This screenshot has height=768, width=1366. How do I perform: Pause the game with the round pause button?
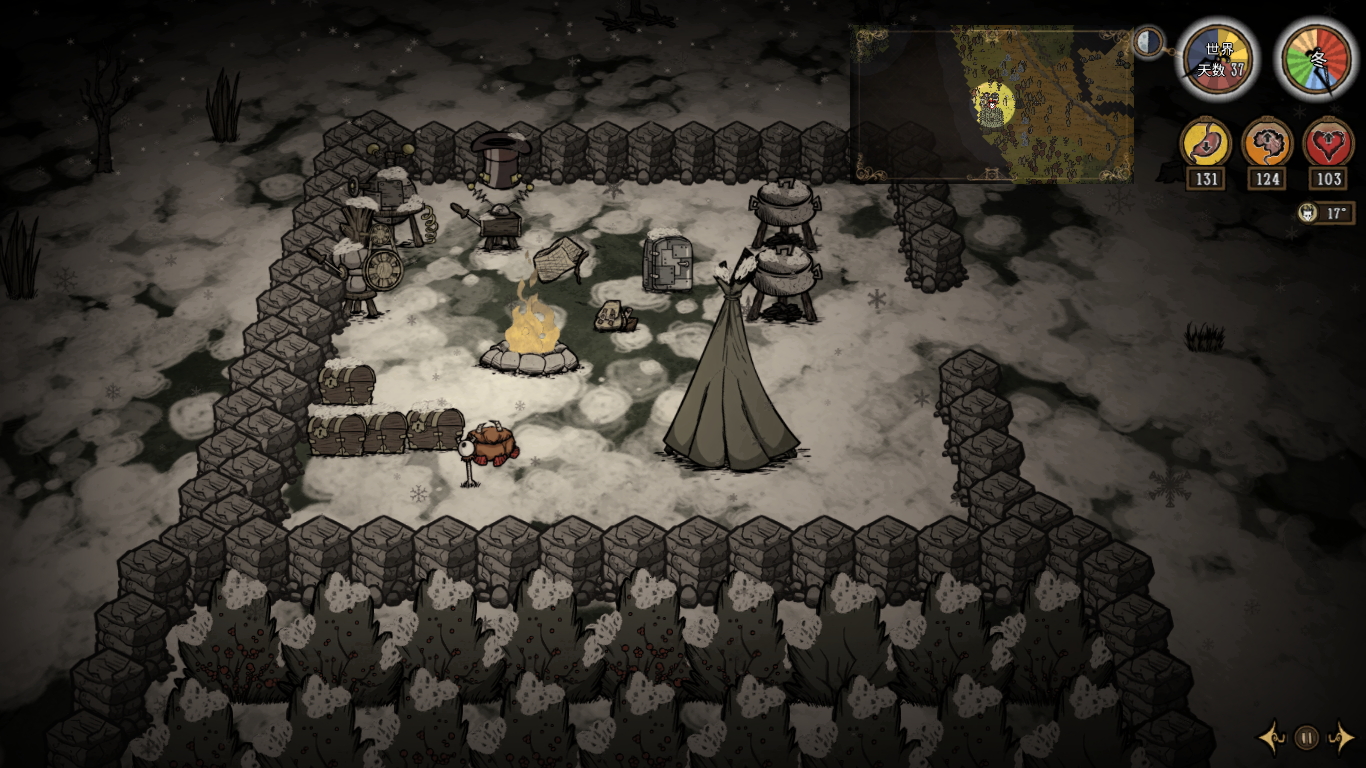(1306, 738)
